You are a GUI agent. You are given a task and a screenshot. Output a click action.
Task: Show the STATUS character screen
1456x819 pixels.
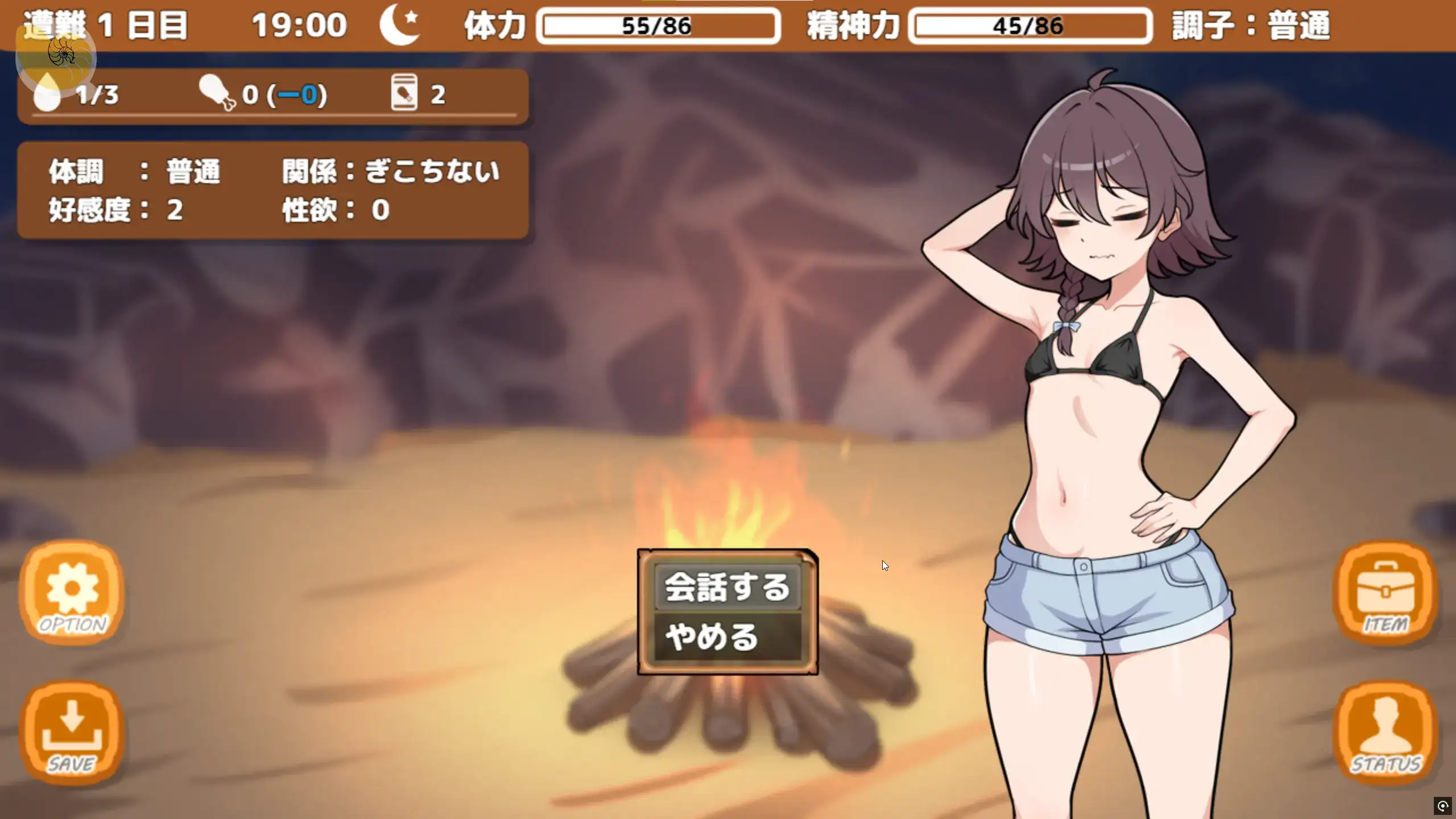click(x=1385, y=733)
